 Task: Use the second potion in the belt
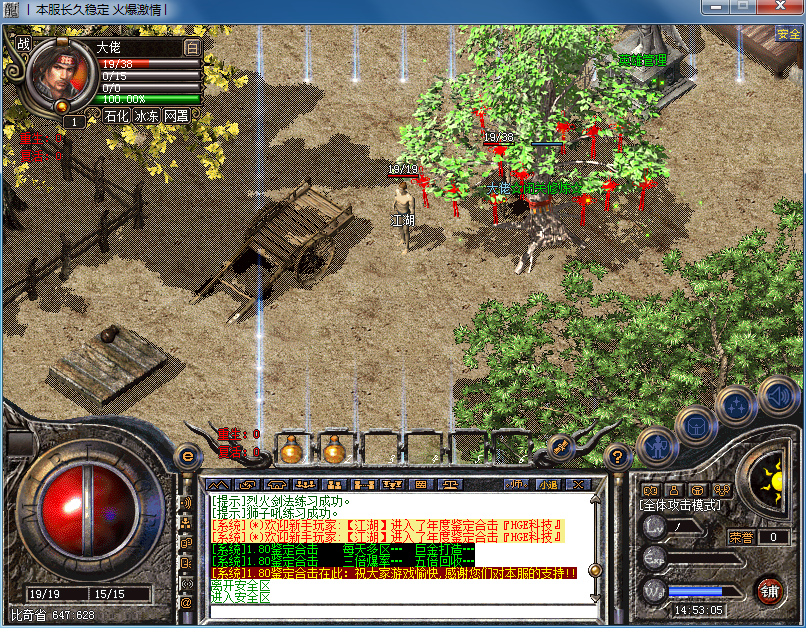point(333,450)
